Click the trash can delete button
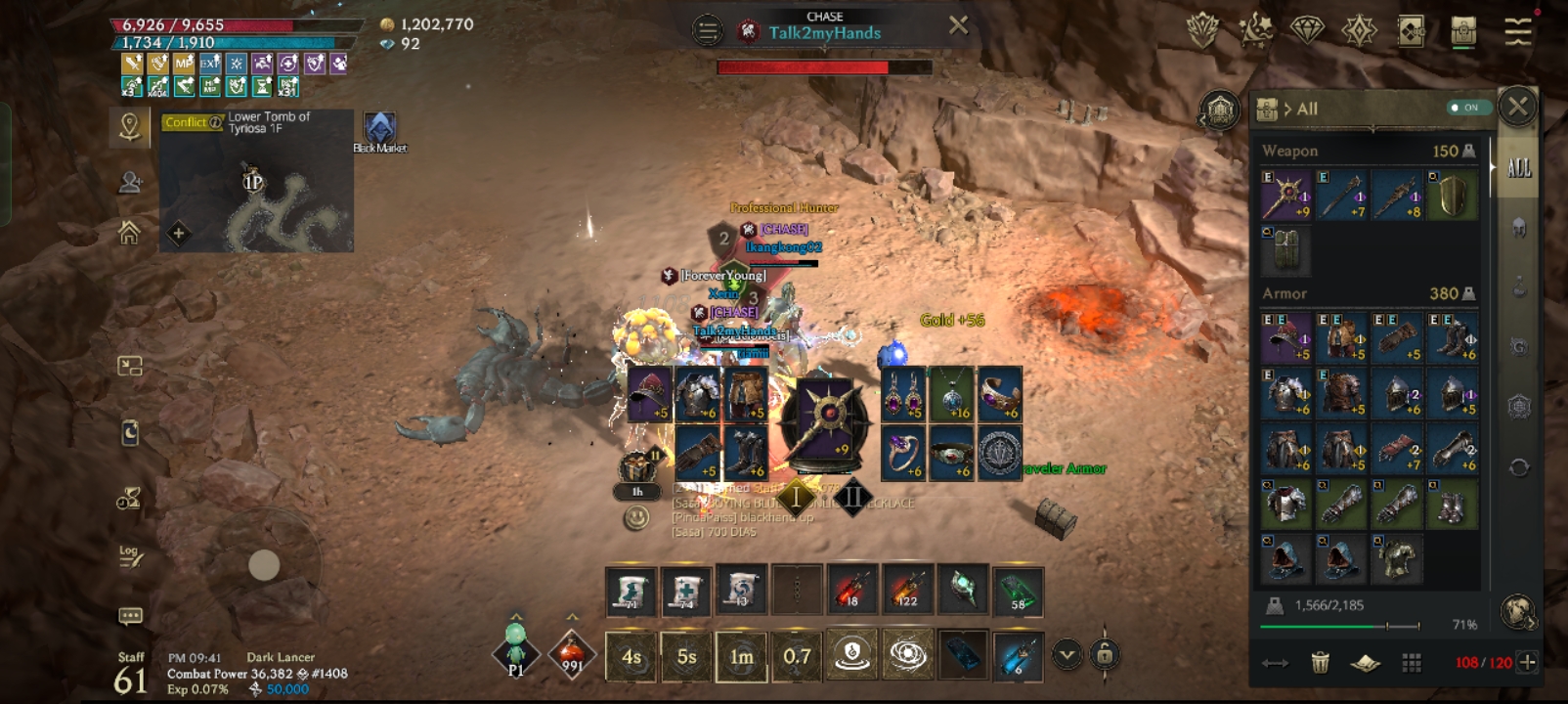This screenshot has width=1568, height=704. coord(1320,663)
